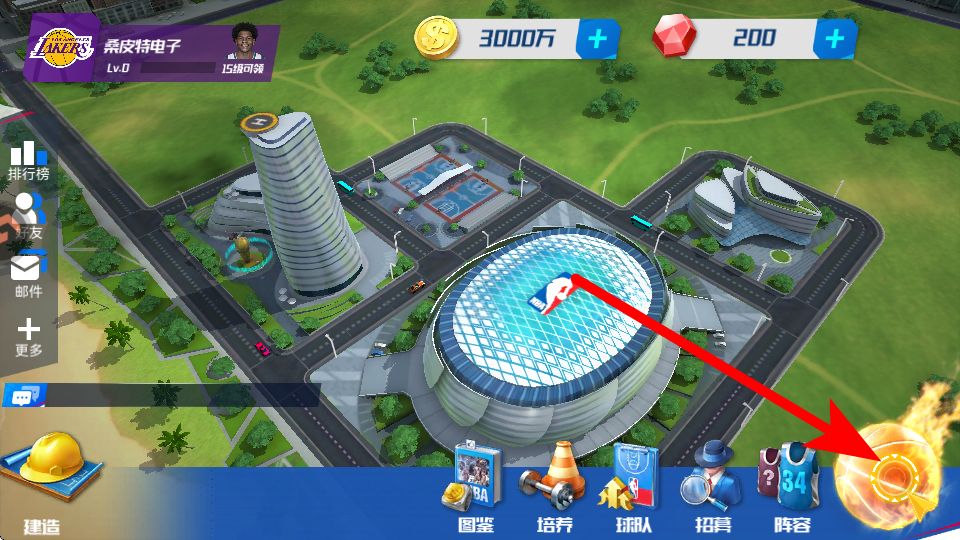
Task: Open the chat bubble bar
Action: pyautogui.click(x=22, y=397)
